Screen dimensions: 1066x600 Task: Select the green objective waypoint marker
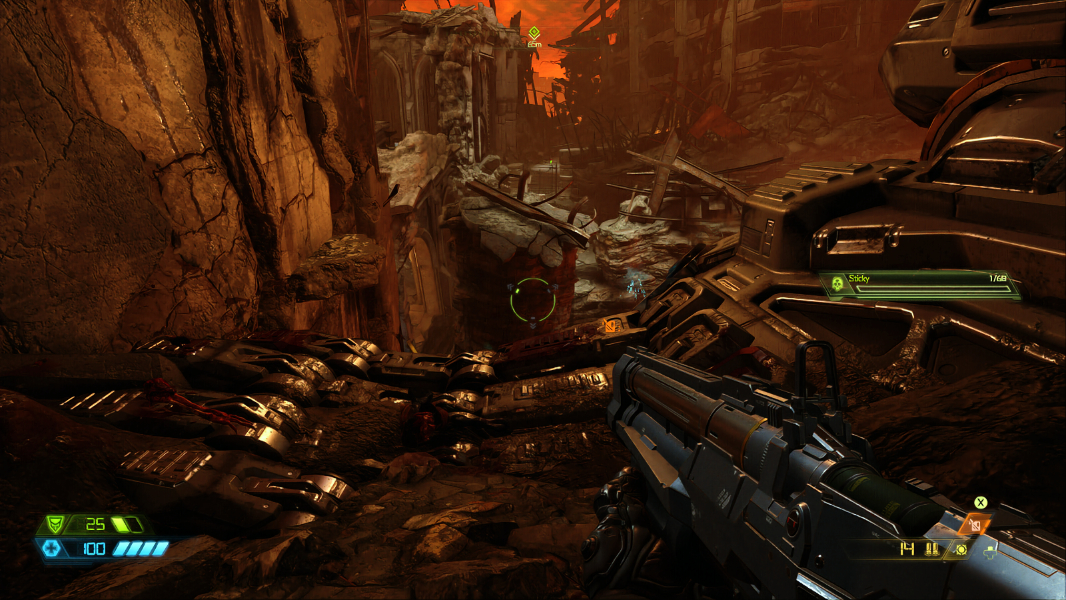pyautogui.click(x=535, y=33)
